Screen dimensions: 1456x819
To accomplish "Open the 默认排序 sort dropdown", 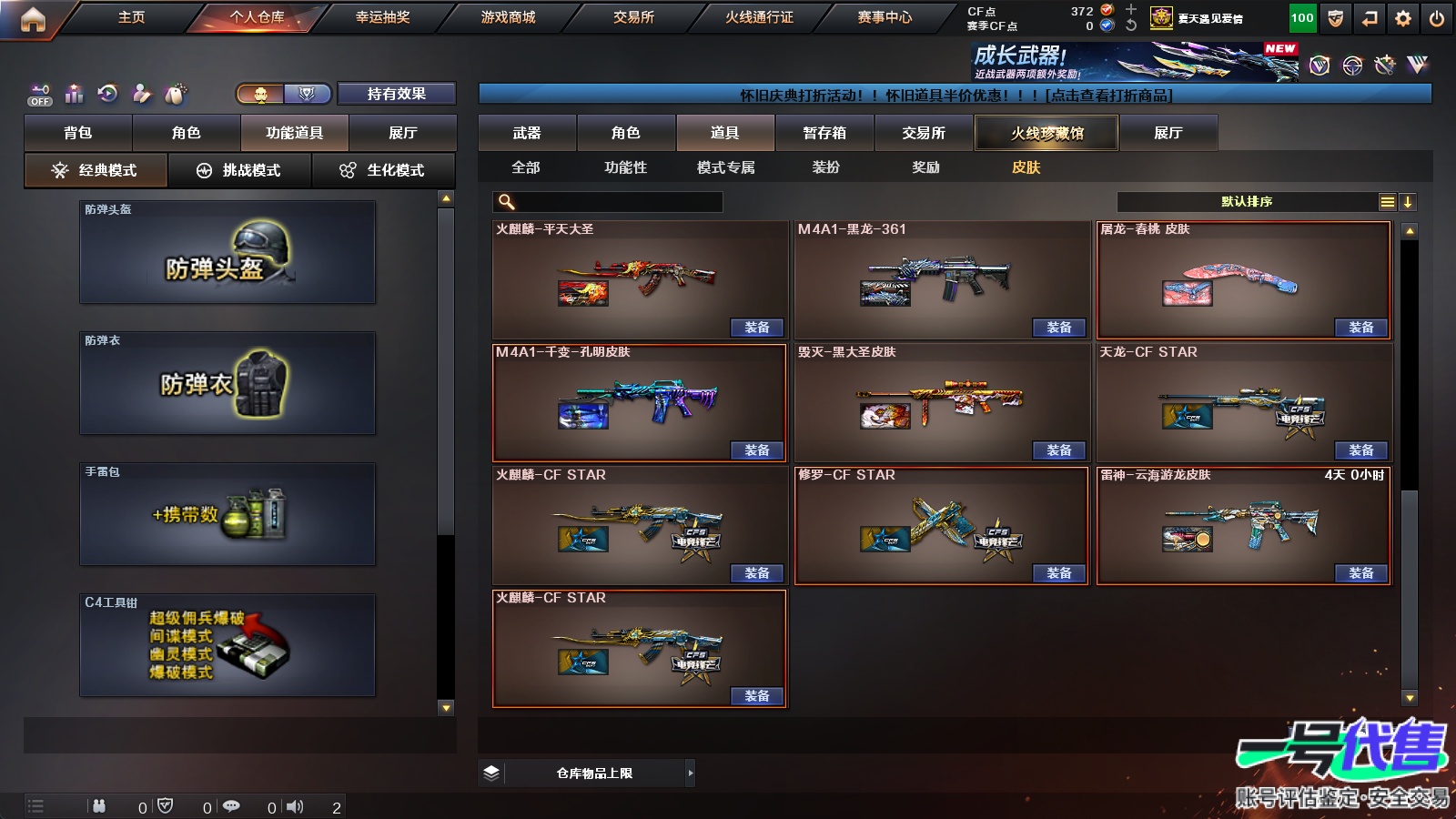I will click(x=1247, y=202).
